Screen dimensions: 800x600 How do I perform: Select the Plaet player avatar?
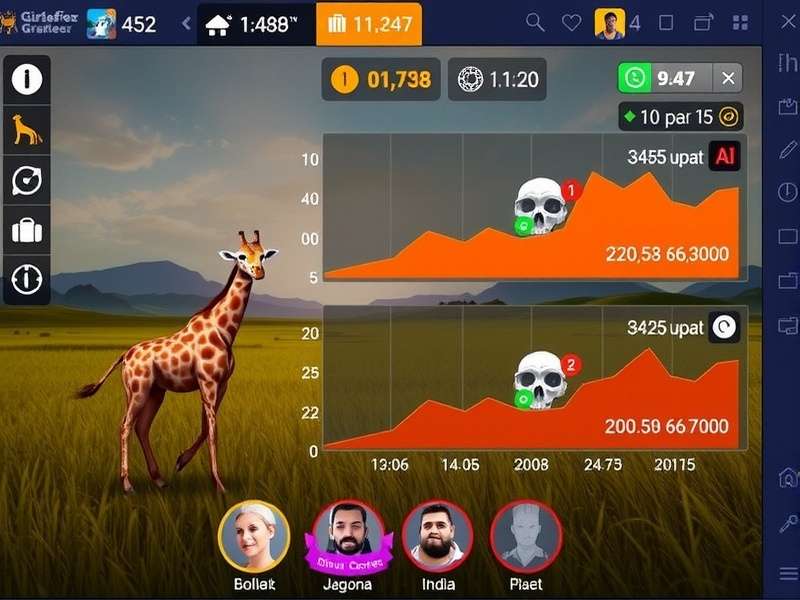(x=526, y=536)
